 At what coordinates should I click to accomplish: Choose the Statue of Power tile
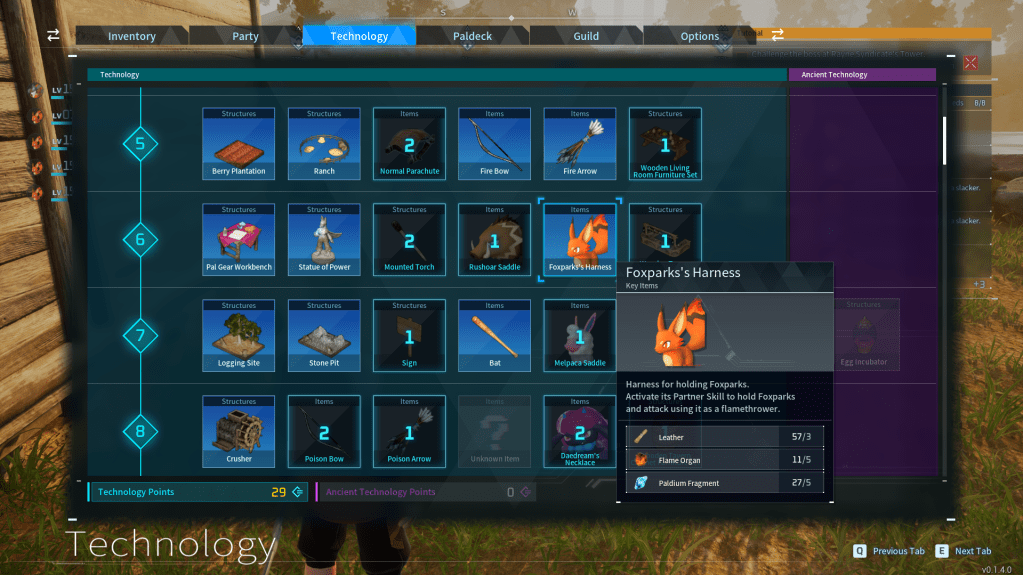(324, 240)
